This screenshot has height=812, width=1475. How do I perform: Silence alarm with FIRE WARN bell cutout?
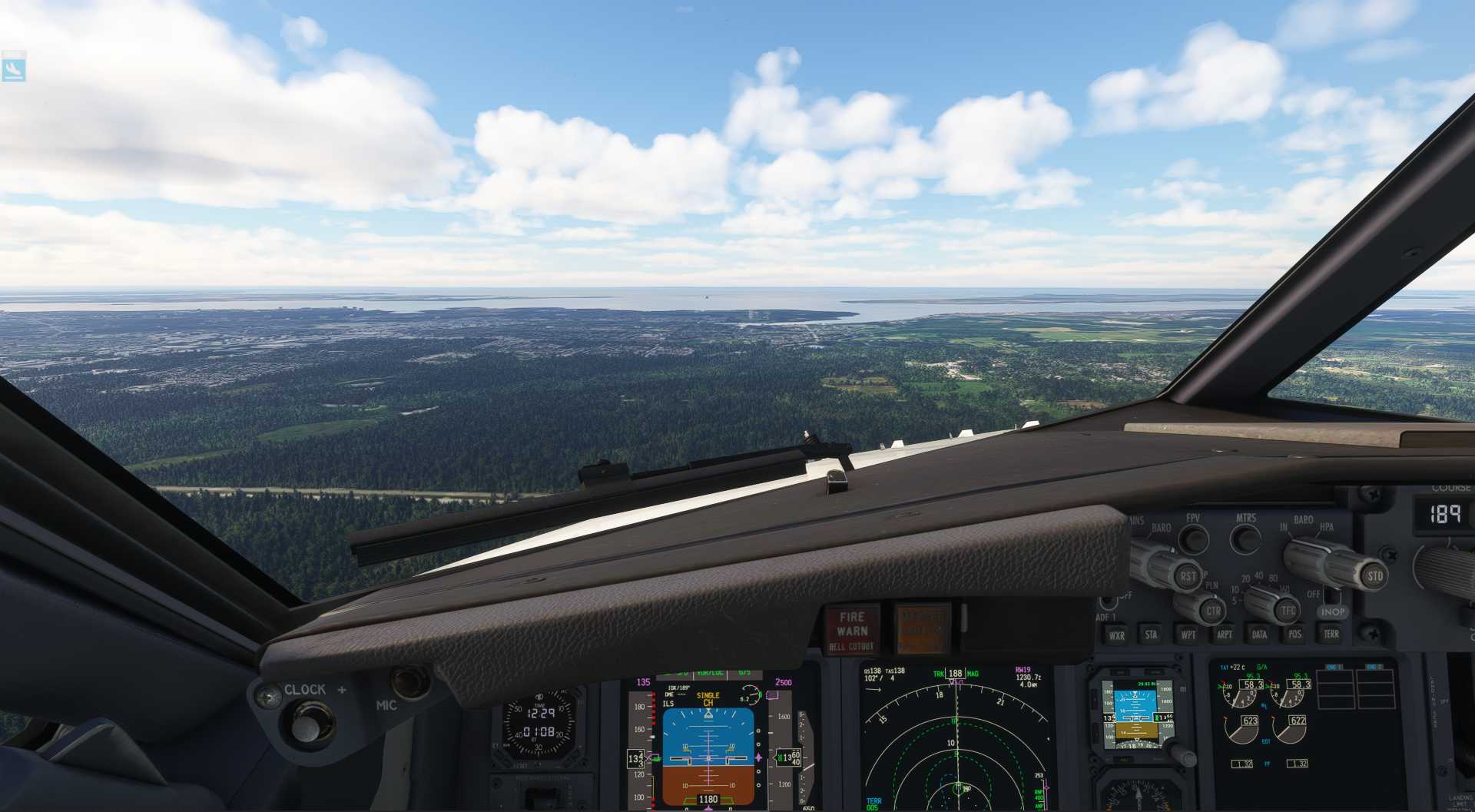pos(852,630)
